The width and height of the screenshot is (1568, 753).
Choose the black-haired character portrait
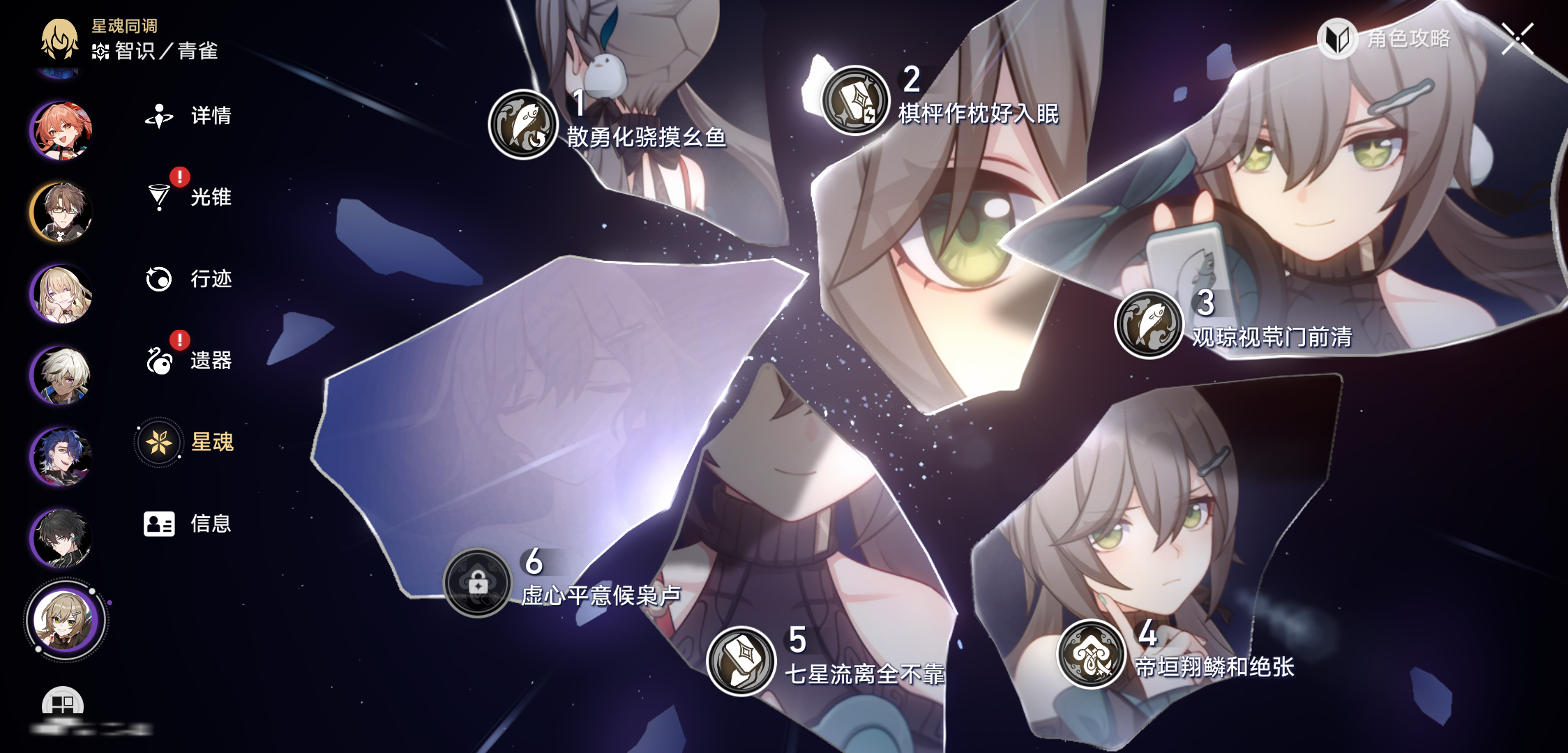[61, 538]
